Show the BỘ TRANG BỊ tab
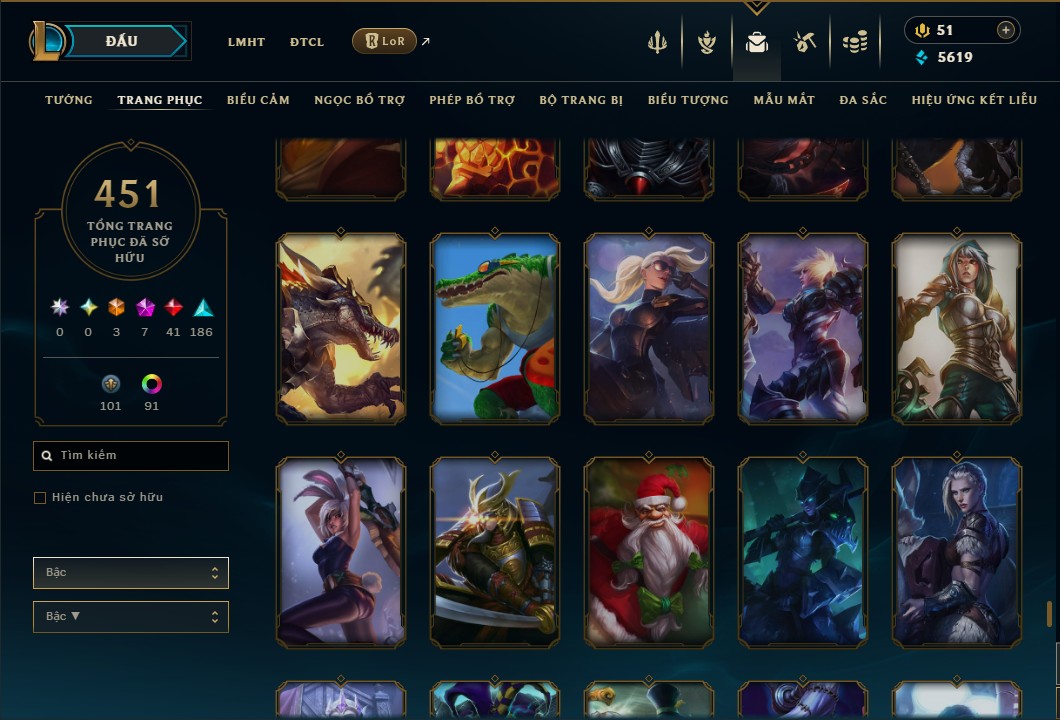This screenshot has height=720, width=1060. tap(581, 100)
